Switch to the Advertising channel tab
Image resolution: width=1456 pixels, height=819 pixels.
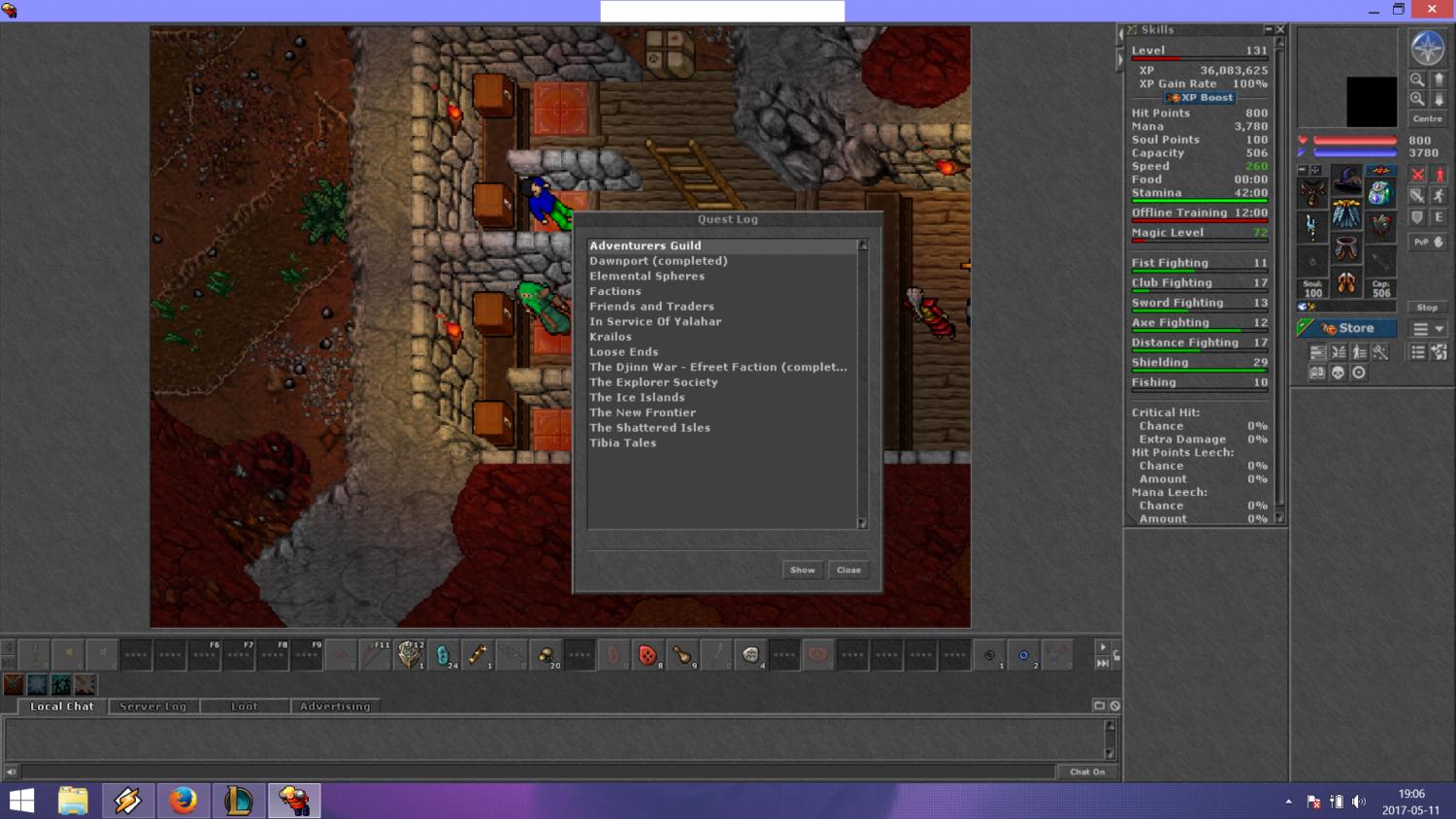[x=335, y=706]
